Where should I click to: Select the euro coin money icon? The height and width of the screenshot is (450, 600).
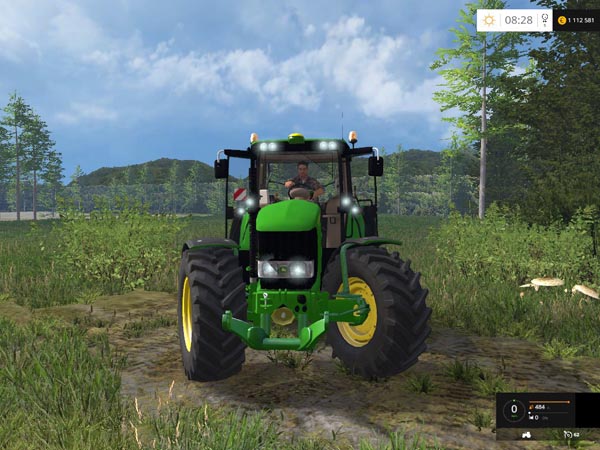pyautogui.click(x=562, y=20)
